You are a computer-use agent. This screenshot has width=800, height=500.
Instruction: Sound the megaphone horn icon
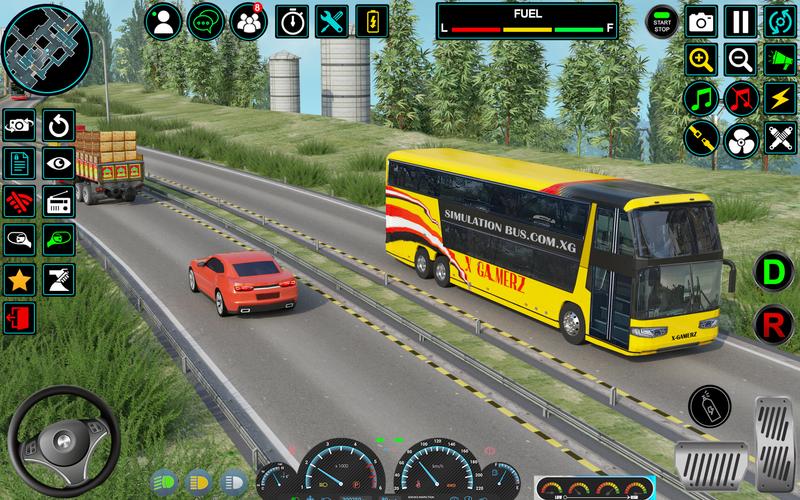(779, 59)
